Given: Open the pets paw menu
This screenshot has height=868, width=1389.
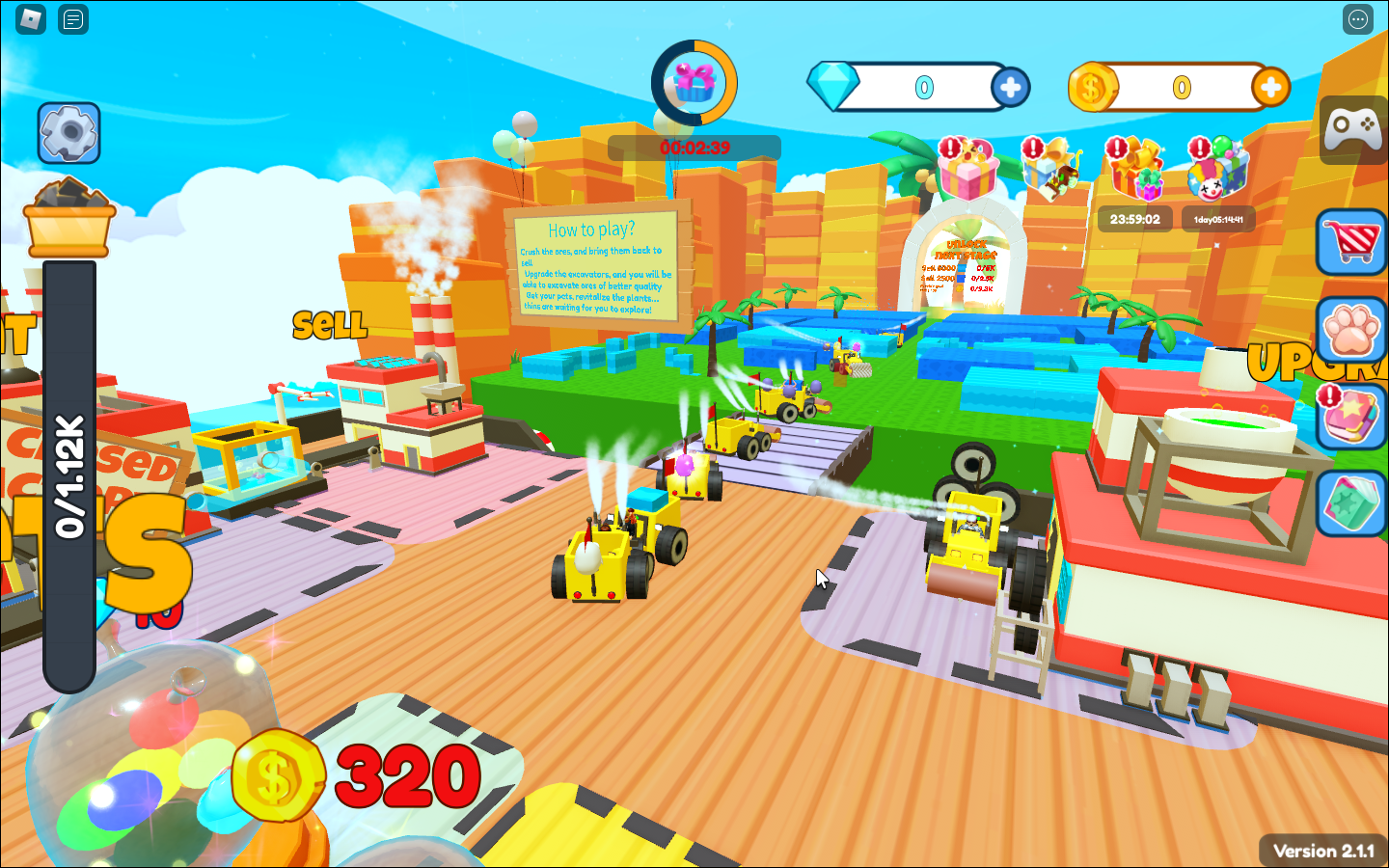Looking at the screenshot, I should coord(1352,330).
